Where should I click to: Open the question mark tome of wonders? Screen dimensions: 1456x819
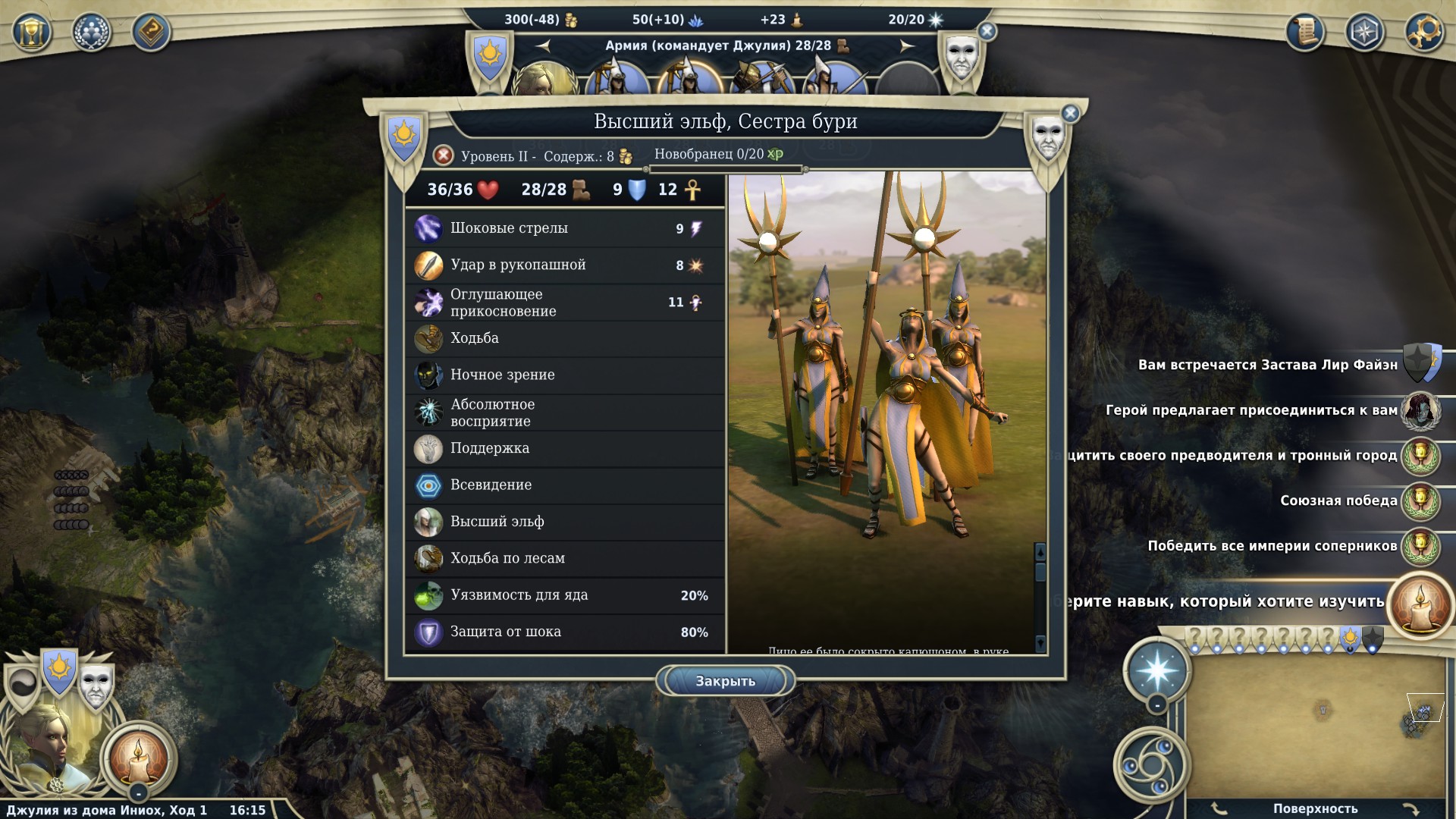pyautogui.click(x=151, y=32)
